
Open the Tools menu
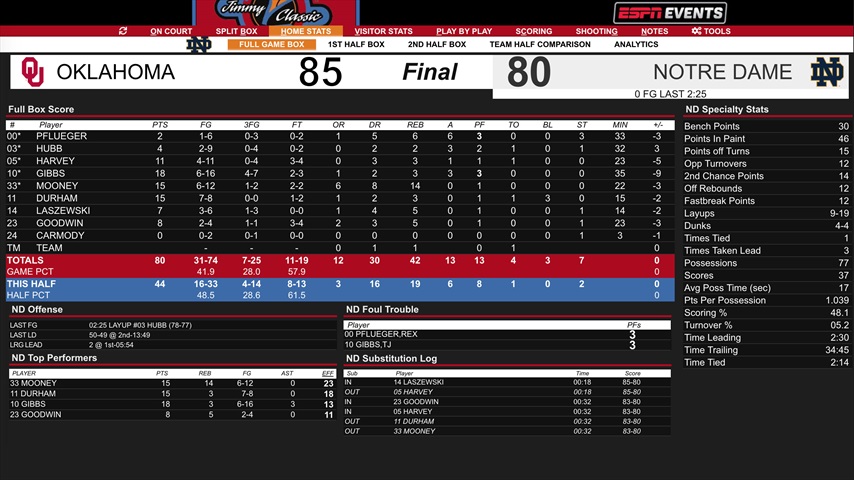click(711, 31)
